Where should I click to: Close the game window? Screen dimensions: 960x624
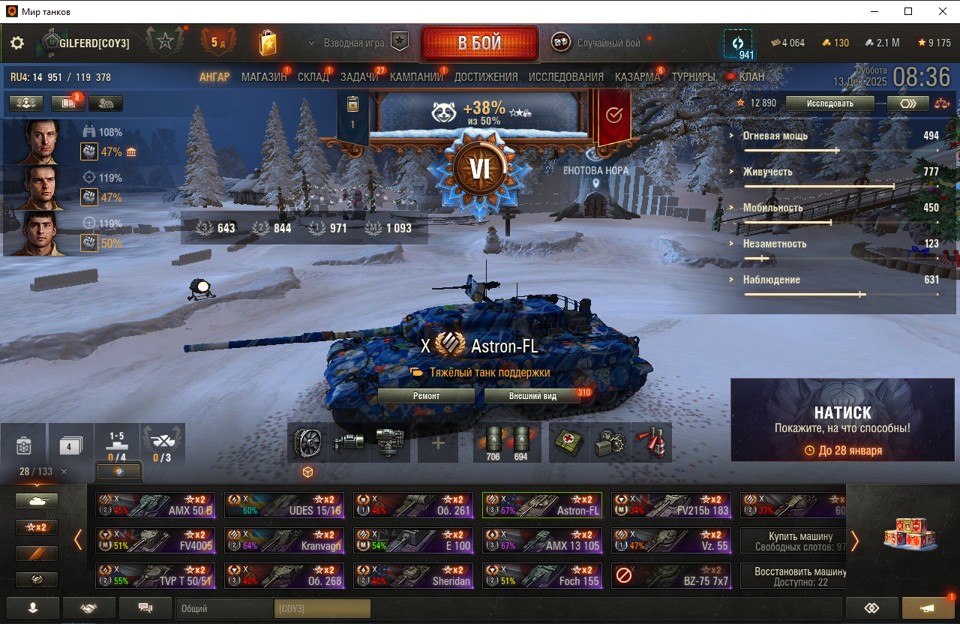click(941, 11)
